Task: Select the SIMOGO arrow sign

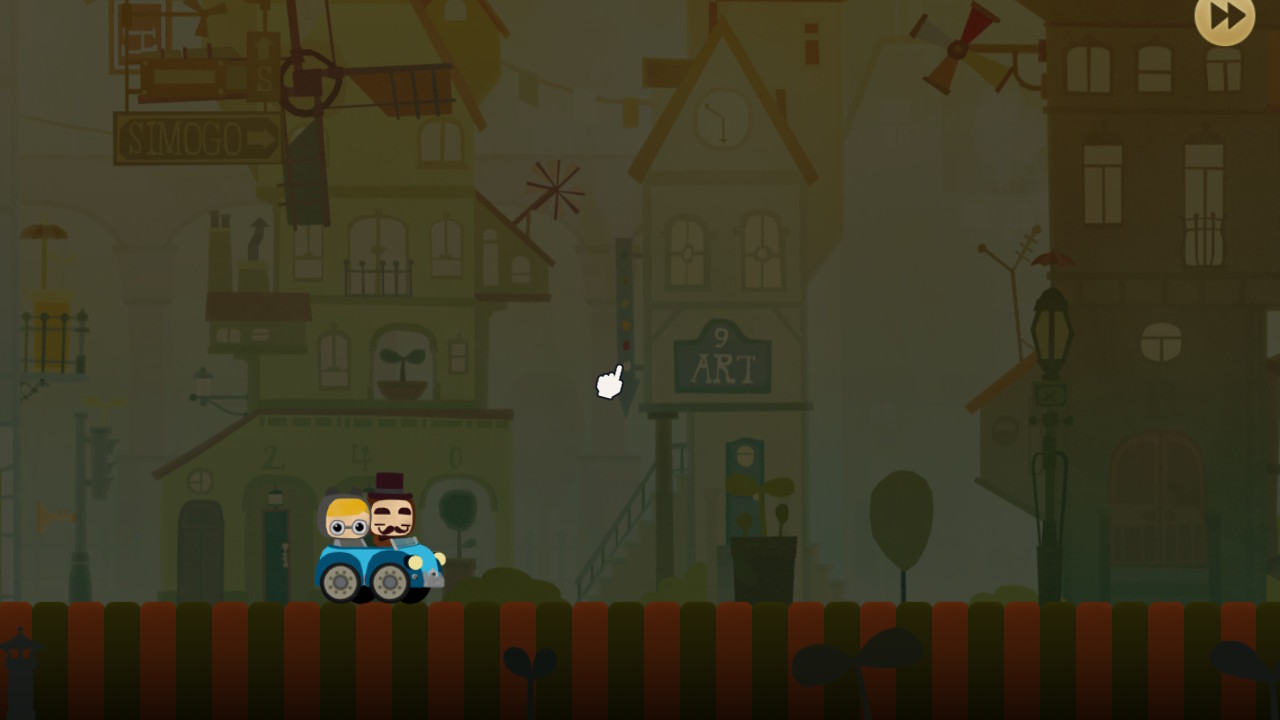Action: click(198, 137)
